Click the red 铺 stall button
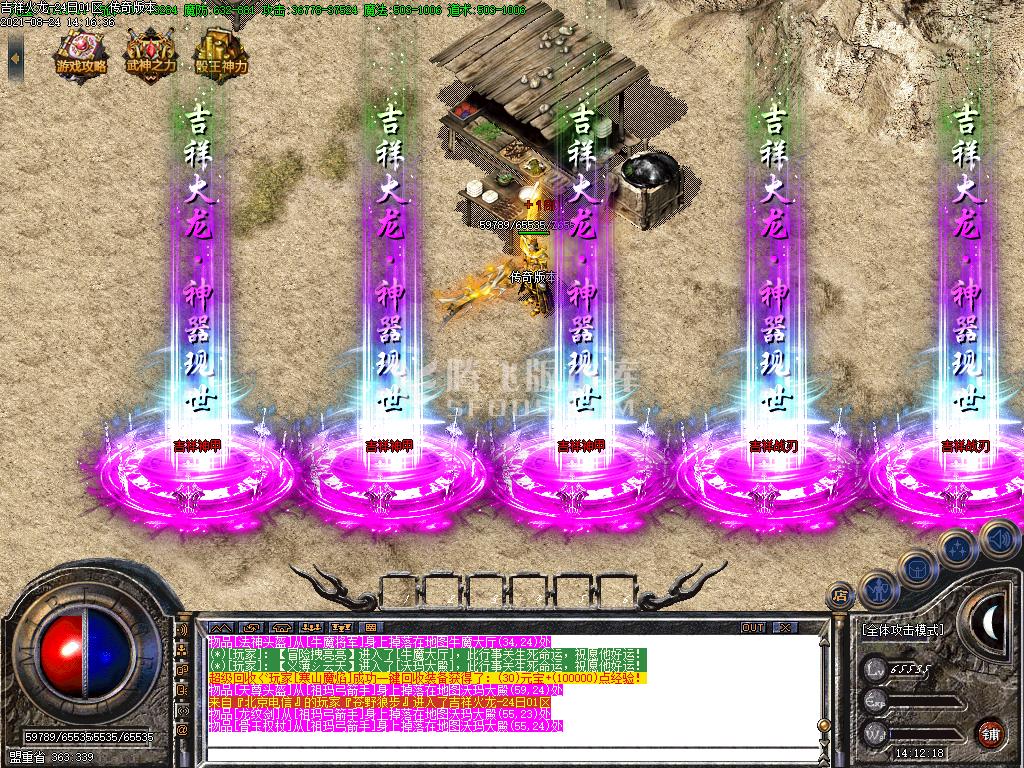This screenshot has height=768, width=1024. [990, 731]
